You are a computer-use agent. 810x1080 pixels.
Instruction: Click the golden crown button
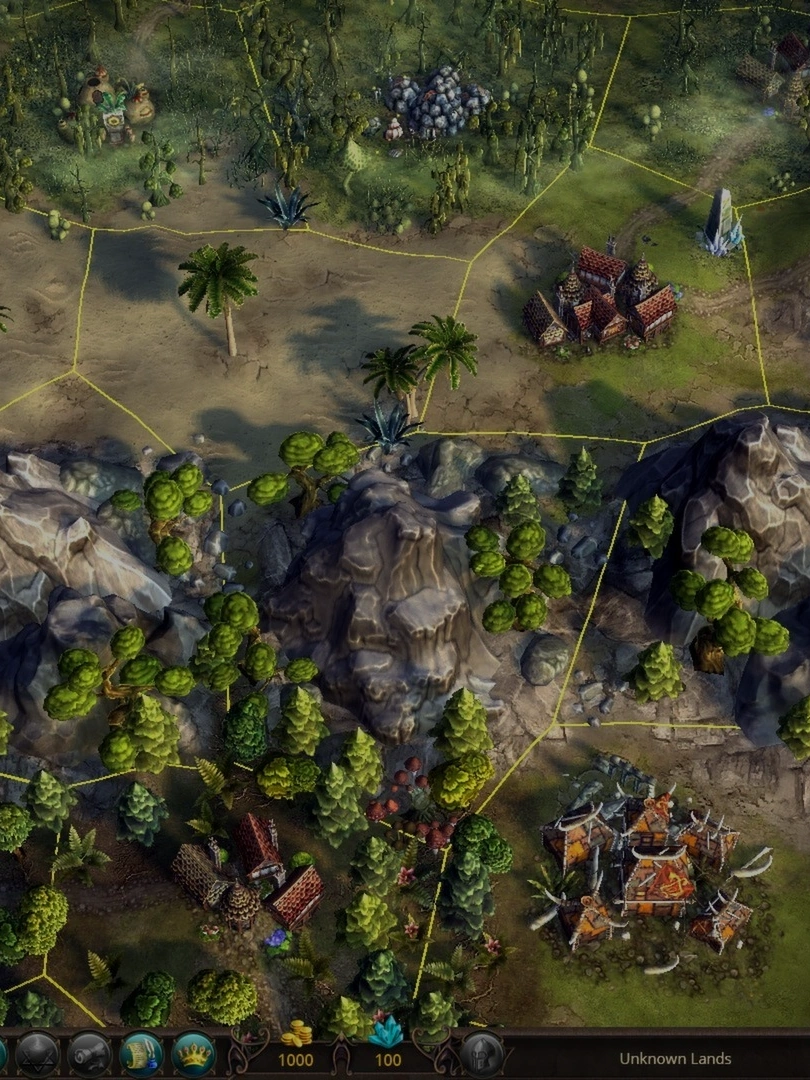(x=193, y=1055)
